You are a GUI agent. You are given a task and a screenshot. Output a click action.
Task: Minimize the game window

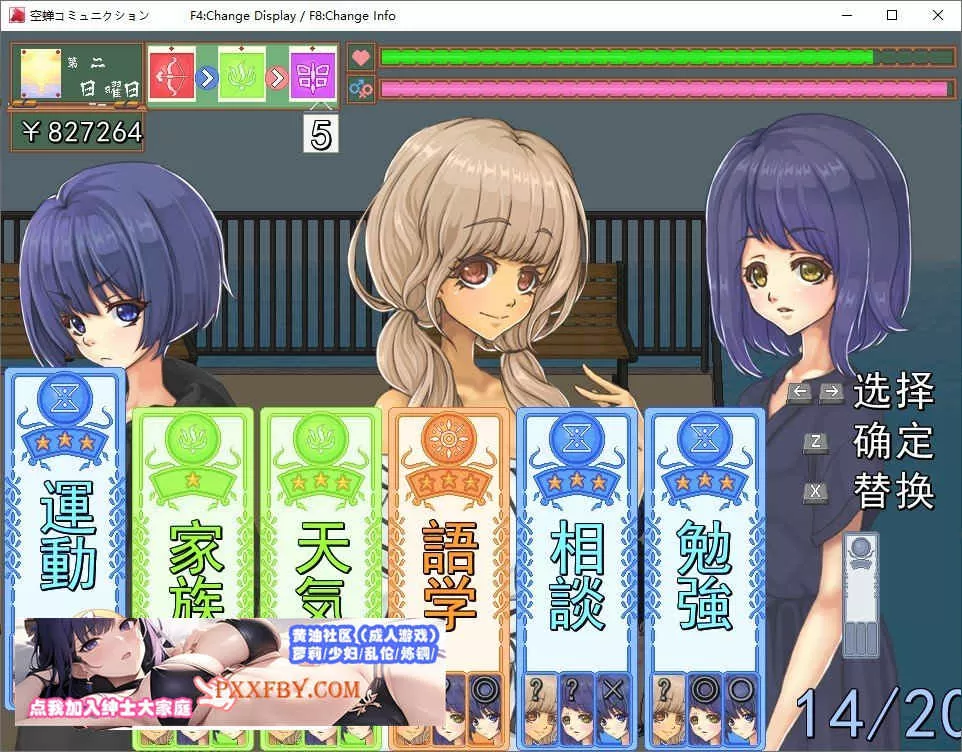[846, 15]
